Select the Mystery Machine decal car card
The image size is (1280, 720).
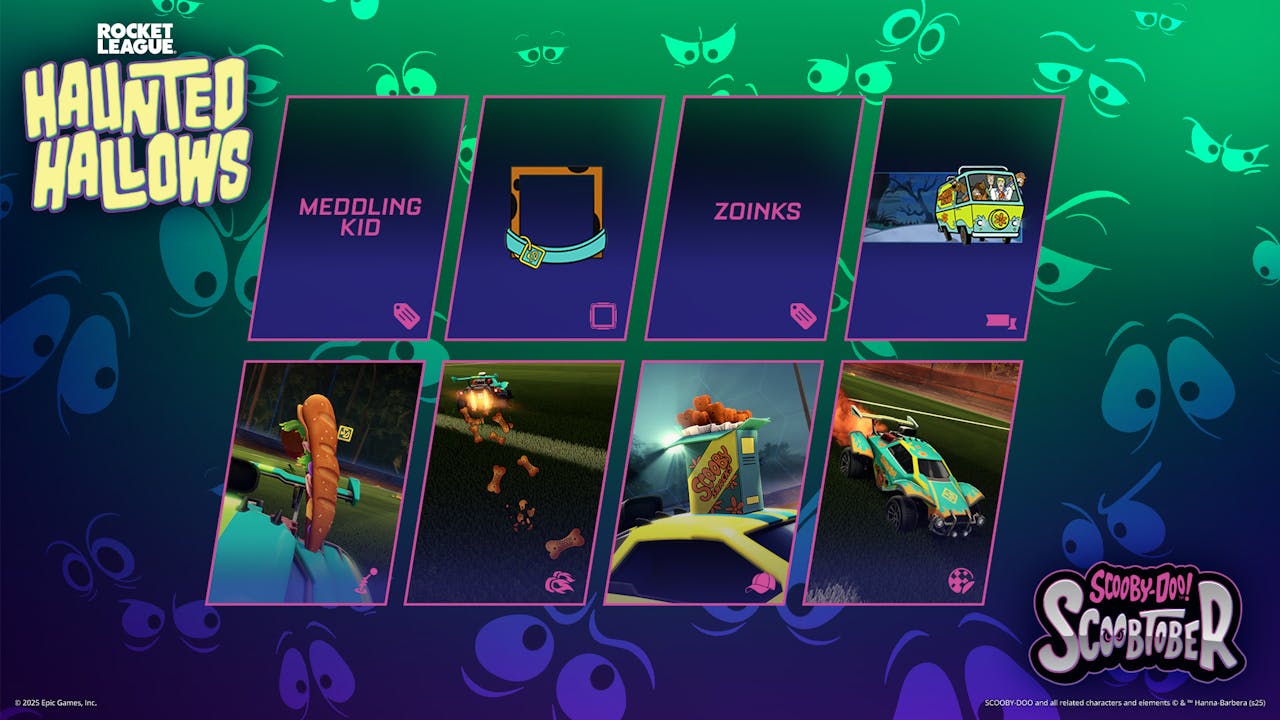point(913,483)
